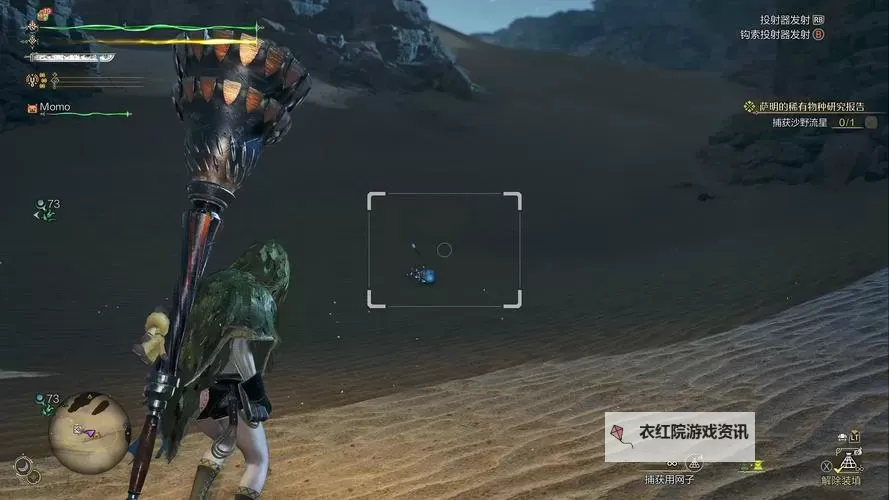Screen dimensions: 889x500
Task: Click the moon time-of-day indicator
Action: click(x=23, y=465)
